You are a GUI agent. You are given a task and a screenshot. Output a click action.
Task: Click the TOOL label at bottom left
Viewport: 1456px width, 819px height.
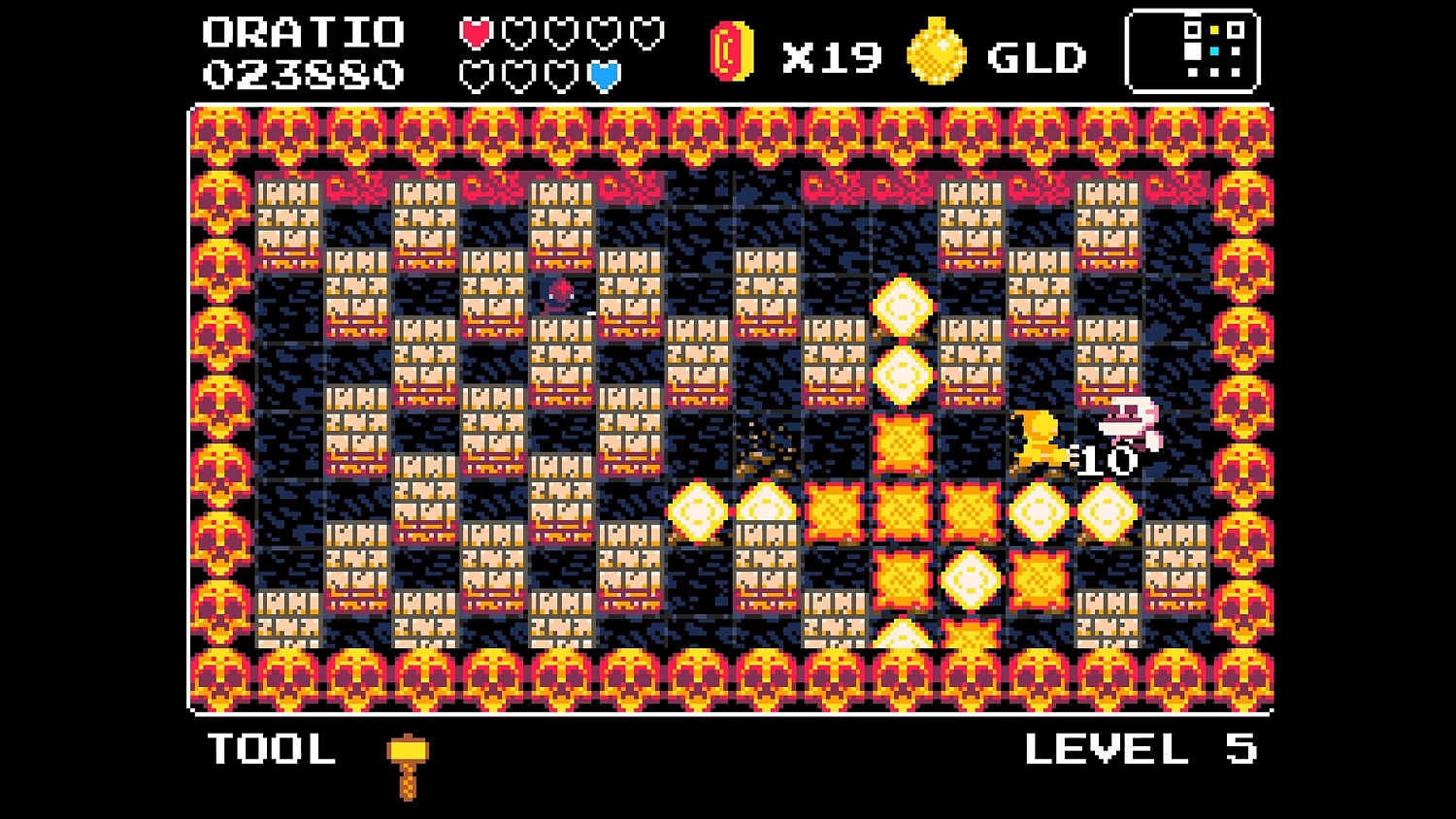tap(272, 750)
